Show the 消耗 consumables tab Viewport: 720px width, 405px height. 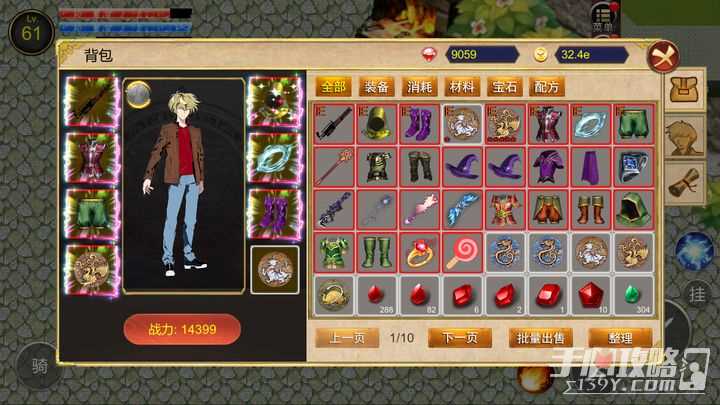click(x=420, y=87)
